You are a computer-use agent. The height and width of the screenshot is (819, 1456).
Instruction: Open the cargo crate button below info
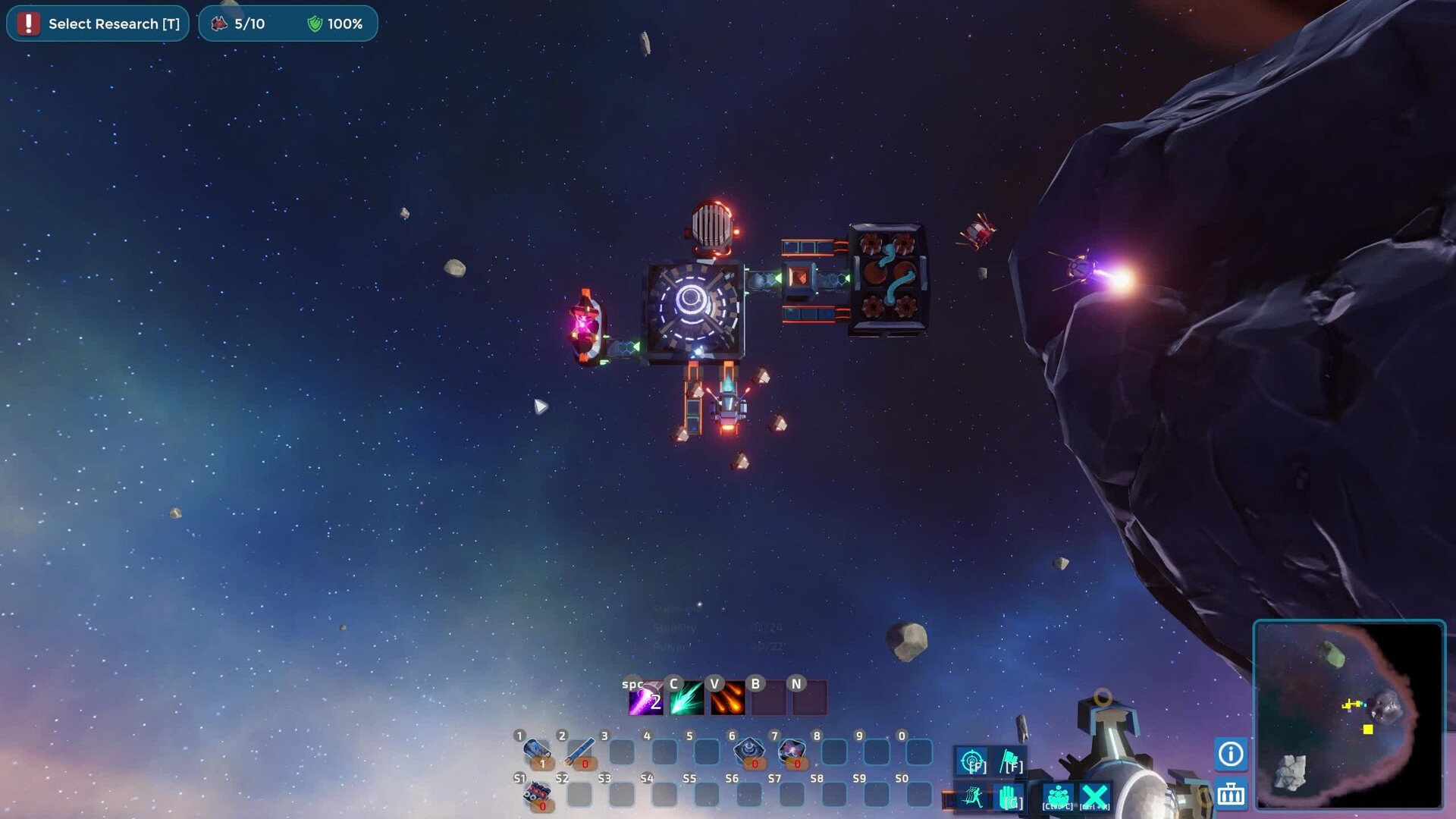(x=1231, y=794)
